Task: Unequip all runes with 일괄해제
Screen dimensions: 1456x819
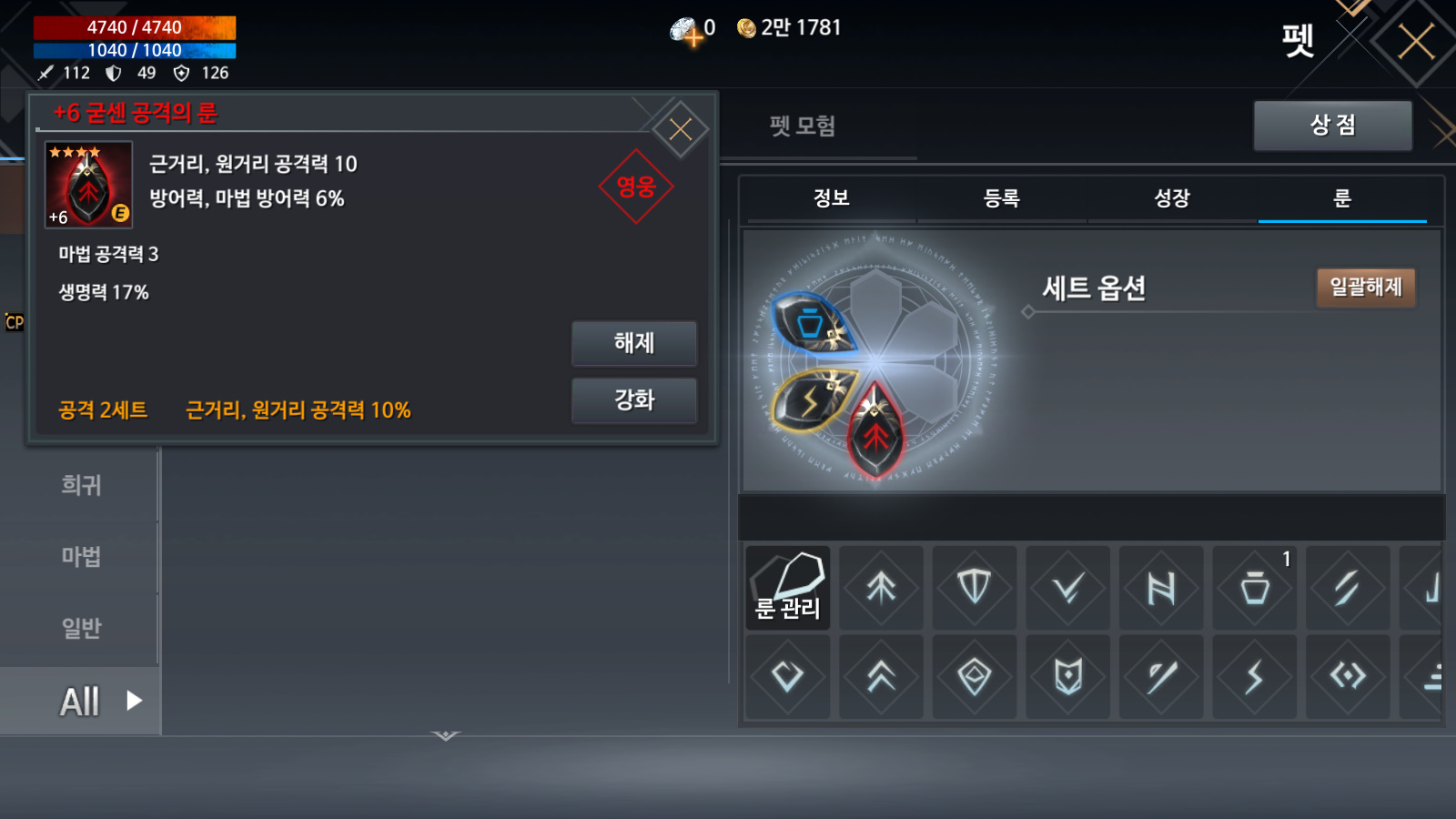Action: click(x=1365, y=288)
